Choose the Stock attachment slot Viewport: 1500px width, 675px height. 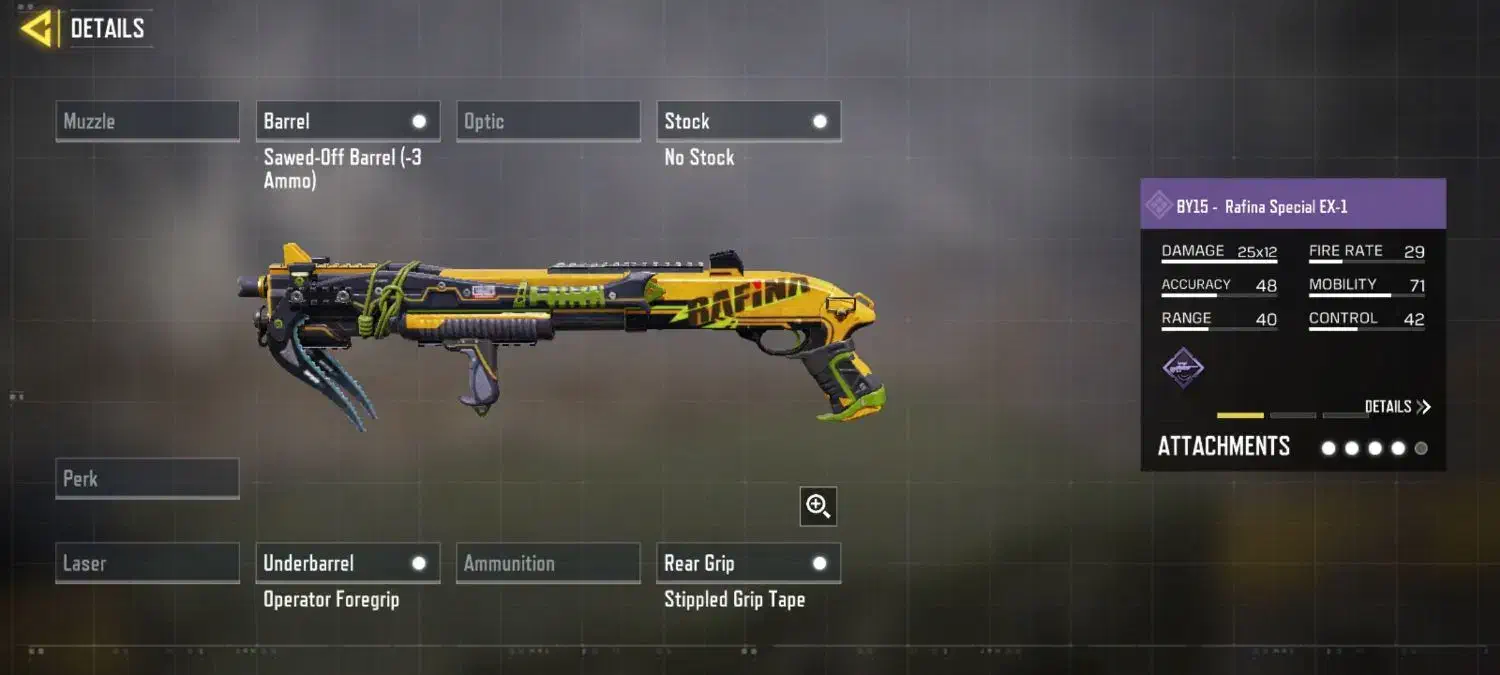click(x=748, y=121)
